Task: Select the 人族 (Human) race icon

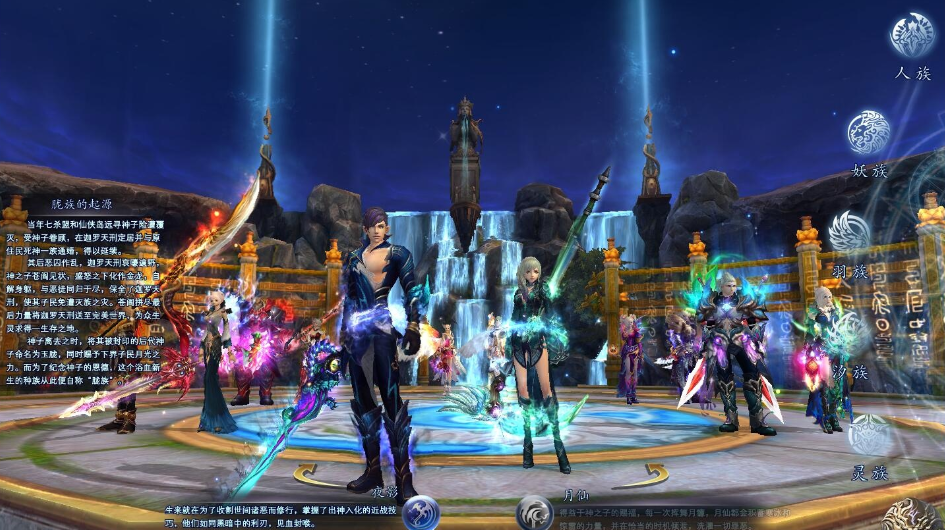Action: click(911, 35)
